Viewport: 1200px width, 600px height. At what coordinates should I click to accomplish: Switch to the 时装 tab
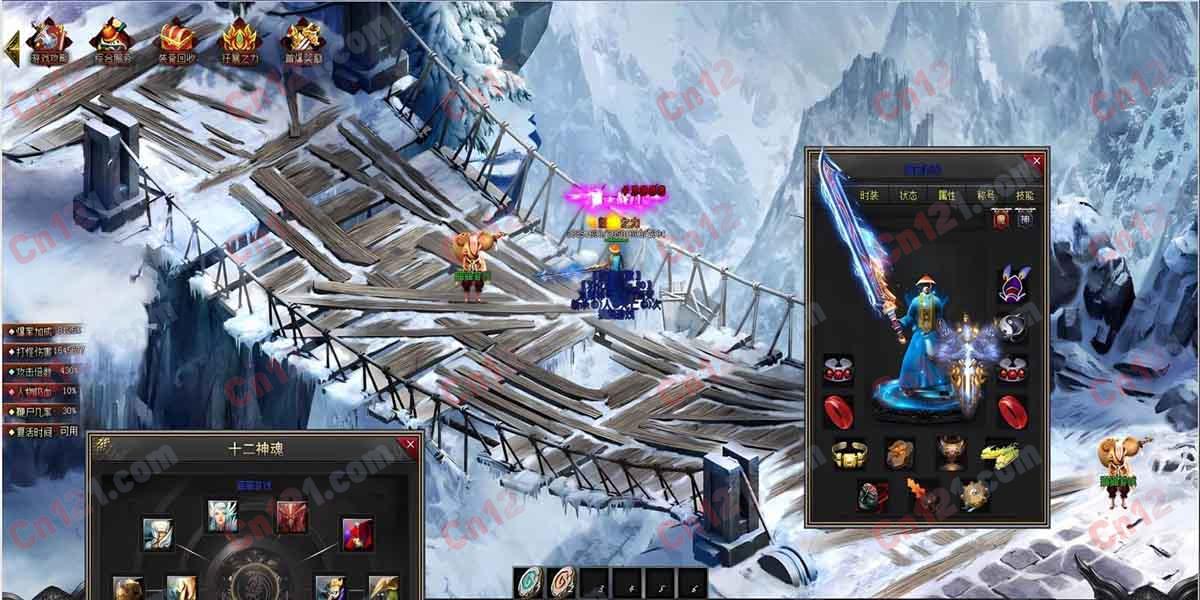pos(869,196)
